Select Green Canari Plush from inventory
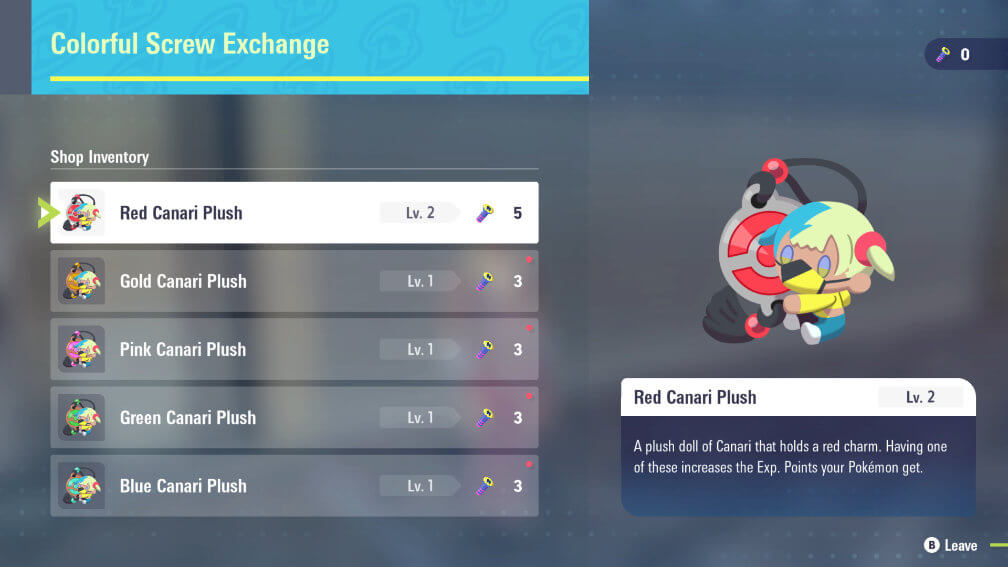Image resolution: width=1008 pixels, height=567 pixels. pos(294,418)
